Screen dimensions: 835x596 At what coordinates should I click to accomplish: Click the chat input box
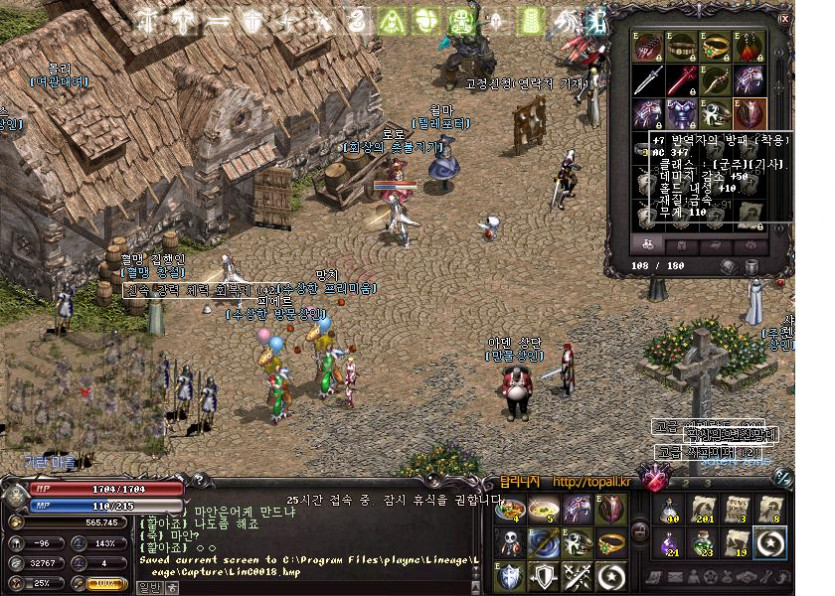coord(320,588)
